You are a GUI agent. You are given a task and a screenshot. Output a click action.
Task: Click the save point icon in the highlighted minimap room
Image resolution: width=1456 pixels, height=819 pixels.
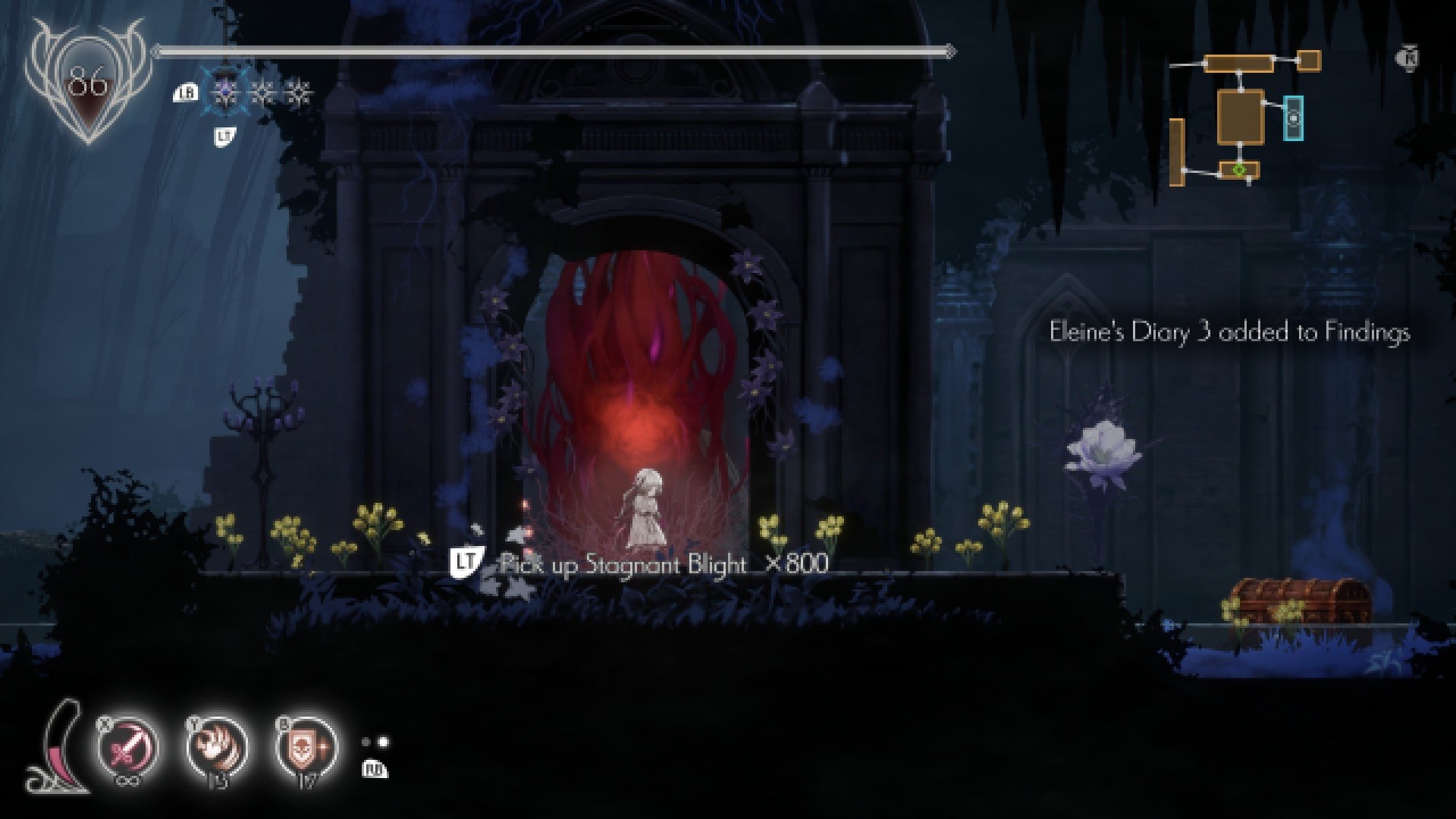(1294, 119)
